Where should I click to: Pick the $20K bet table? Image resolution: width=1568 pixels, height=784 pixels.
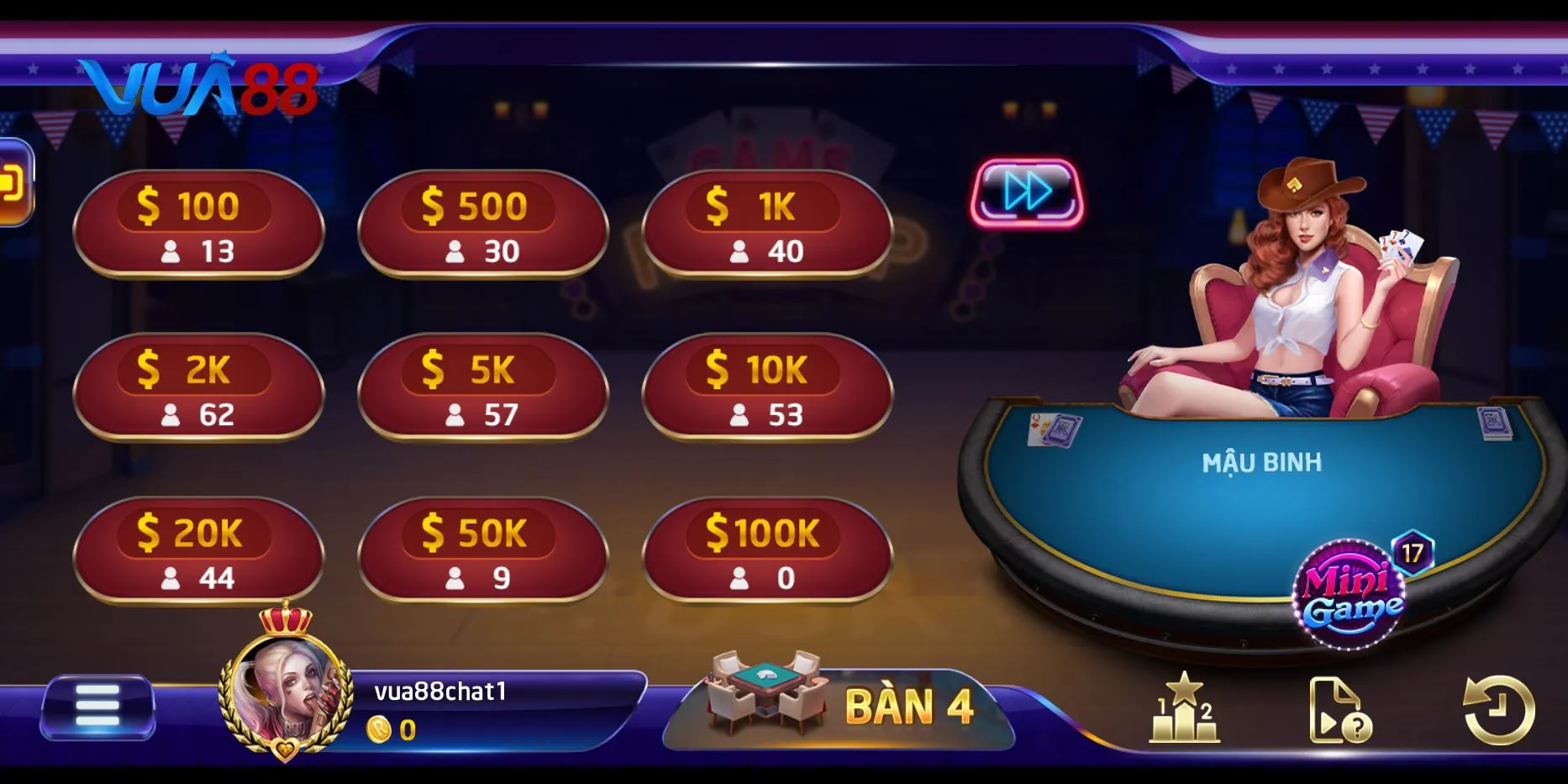[198, 551]
